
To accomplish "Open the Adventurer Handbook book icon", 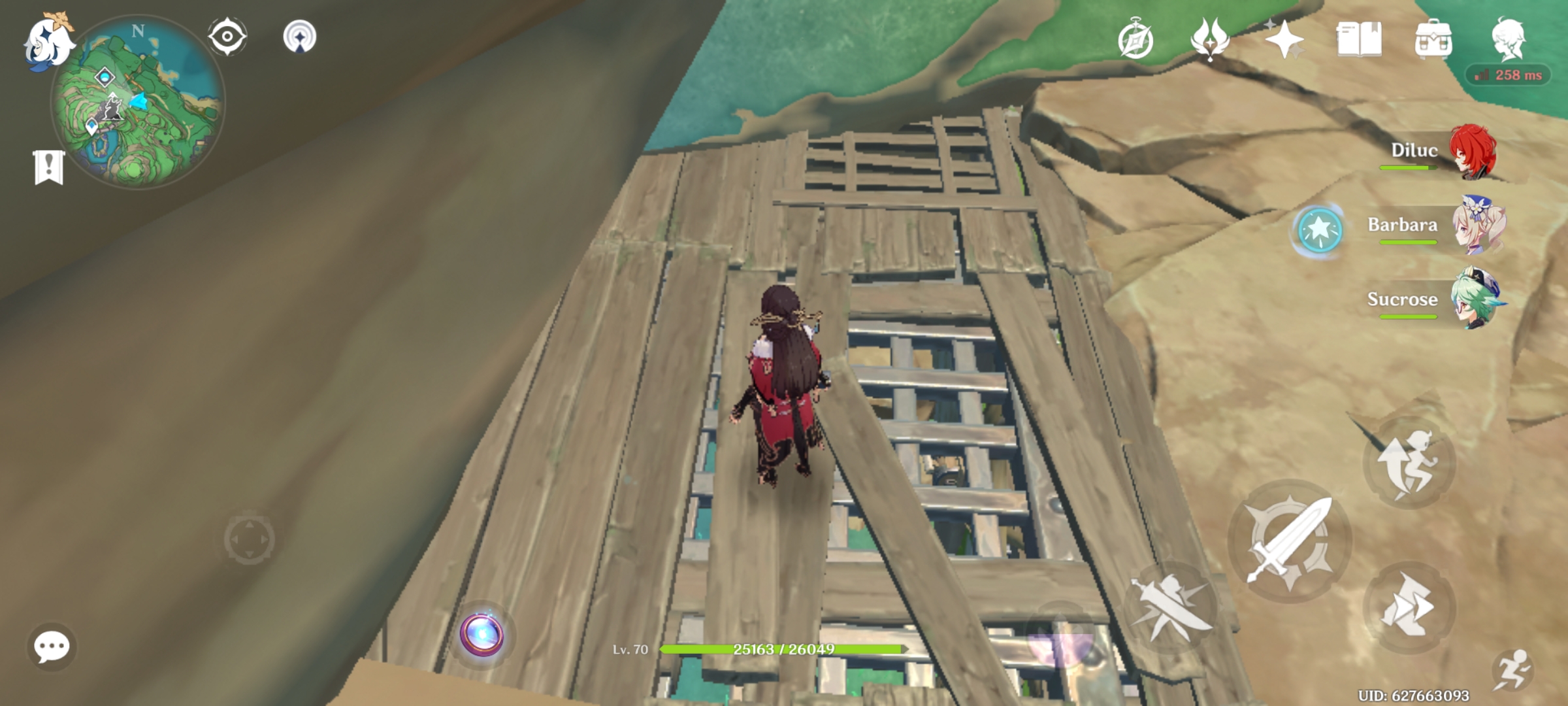I will [1360, 38].
